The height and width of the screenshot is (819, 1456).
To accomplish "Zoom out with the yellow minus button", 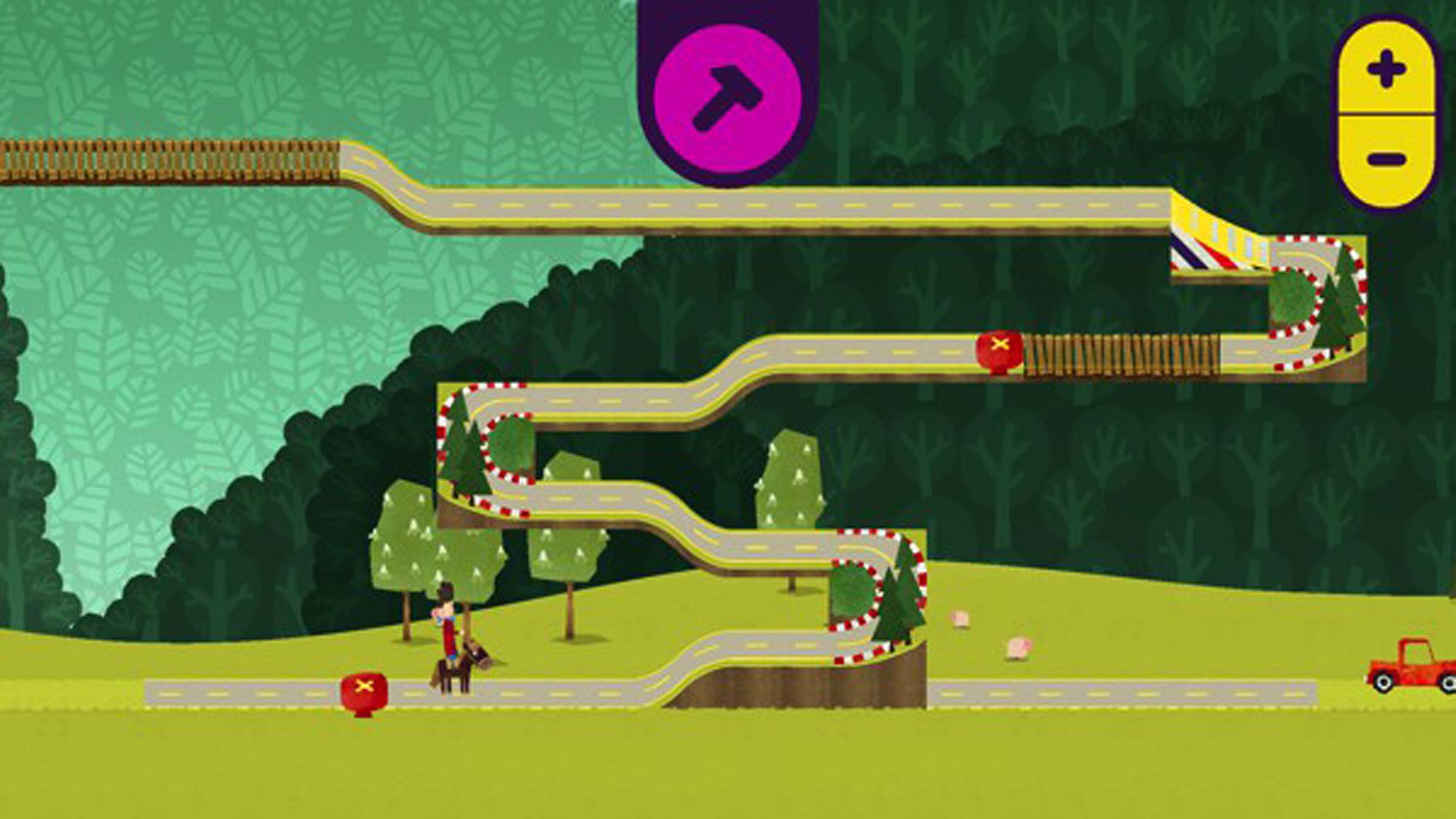I will [x=1386, y=160].
